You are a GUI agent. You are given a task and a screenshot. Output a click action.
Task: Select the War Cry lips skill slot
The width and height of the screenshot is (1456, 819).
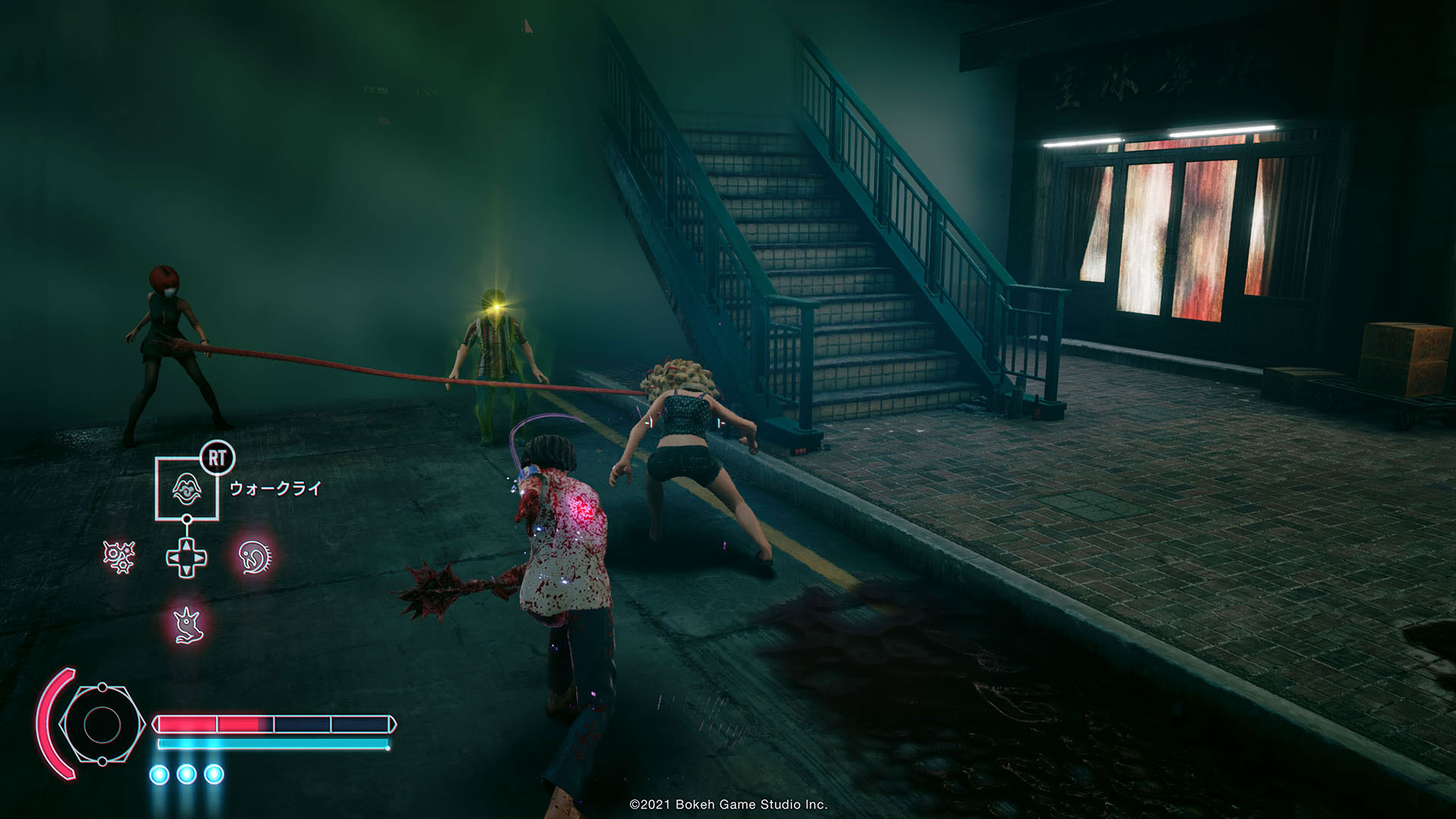click(187, 488)
